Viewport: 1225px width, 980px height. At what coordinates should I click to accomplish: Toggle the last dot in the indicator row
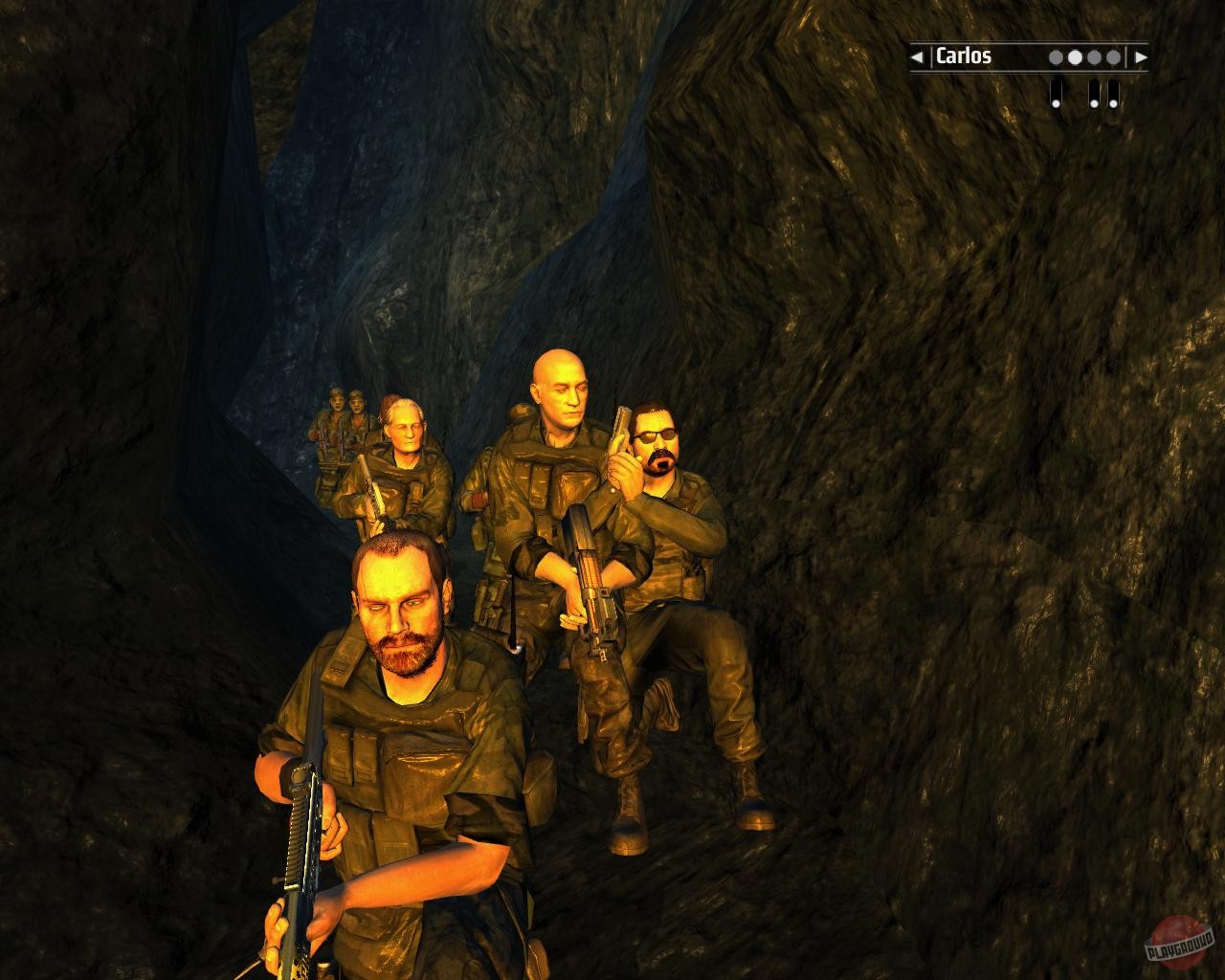pos(1112,57)
